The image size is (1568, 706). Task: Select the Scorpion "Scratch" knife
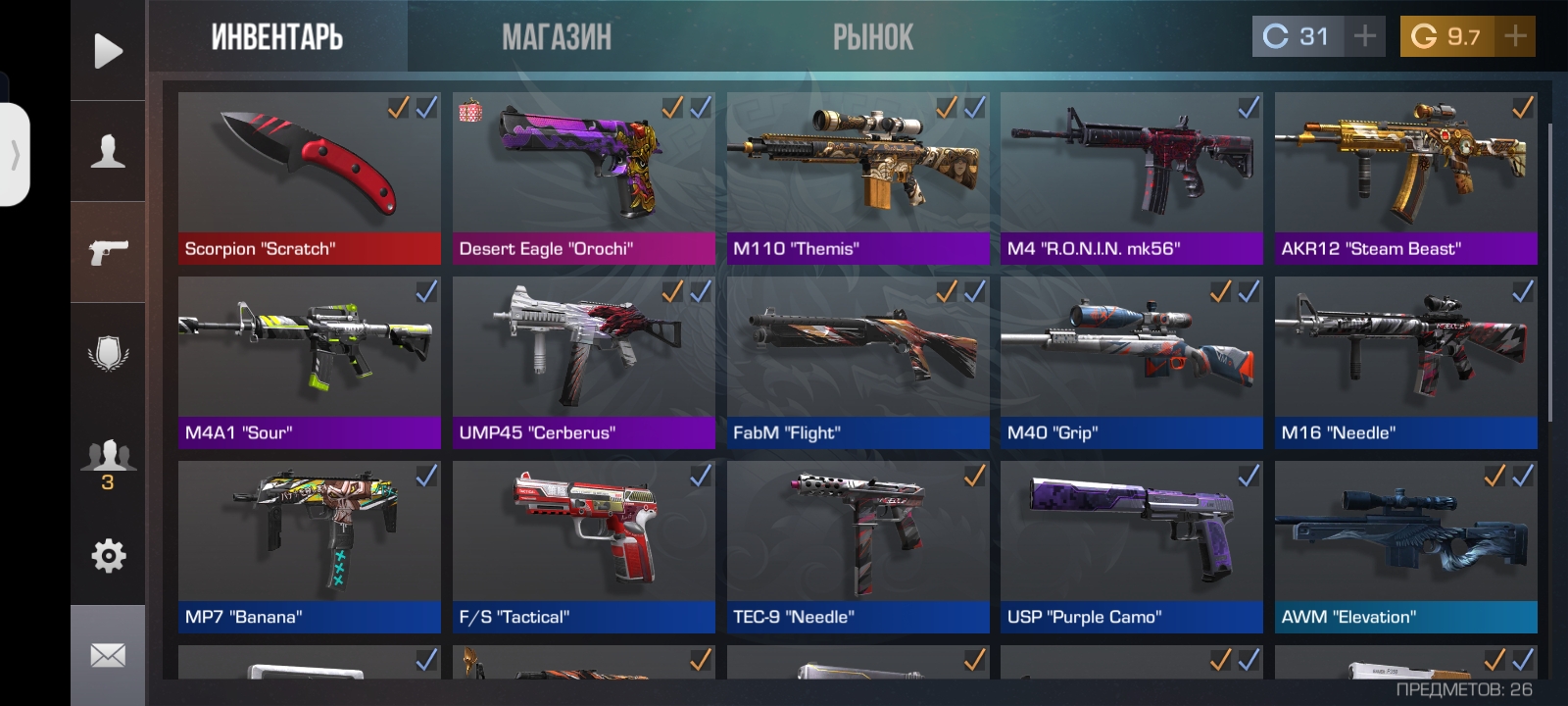[x=309, y=176]
